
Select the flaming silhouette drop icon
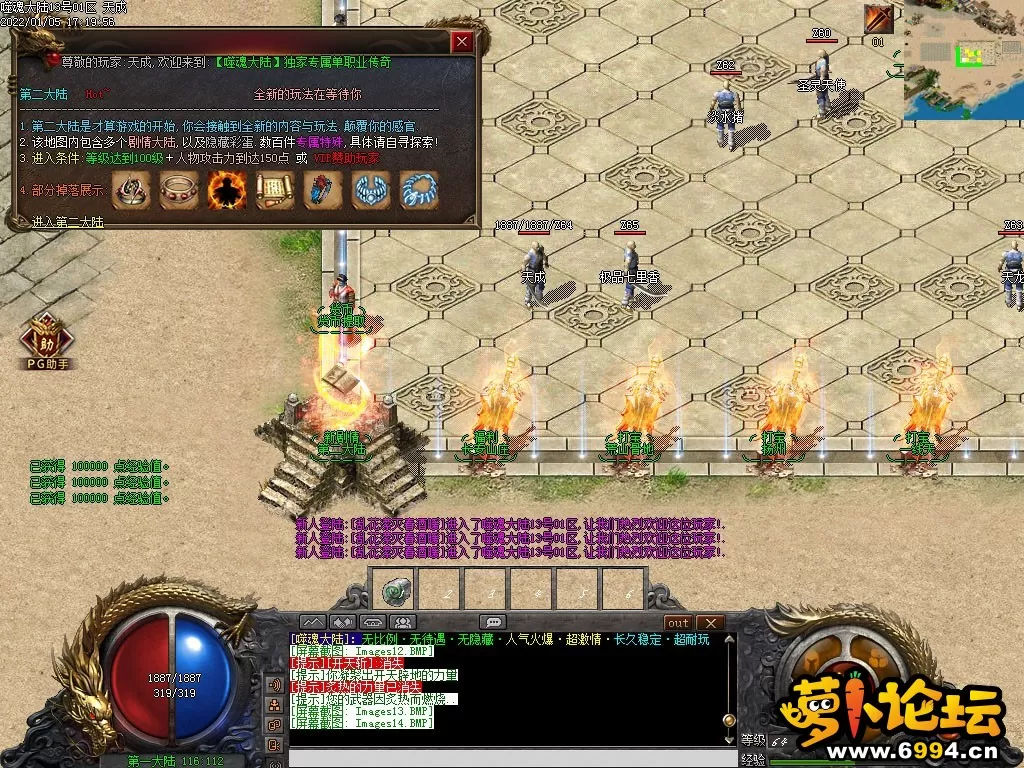227,190
